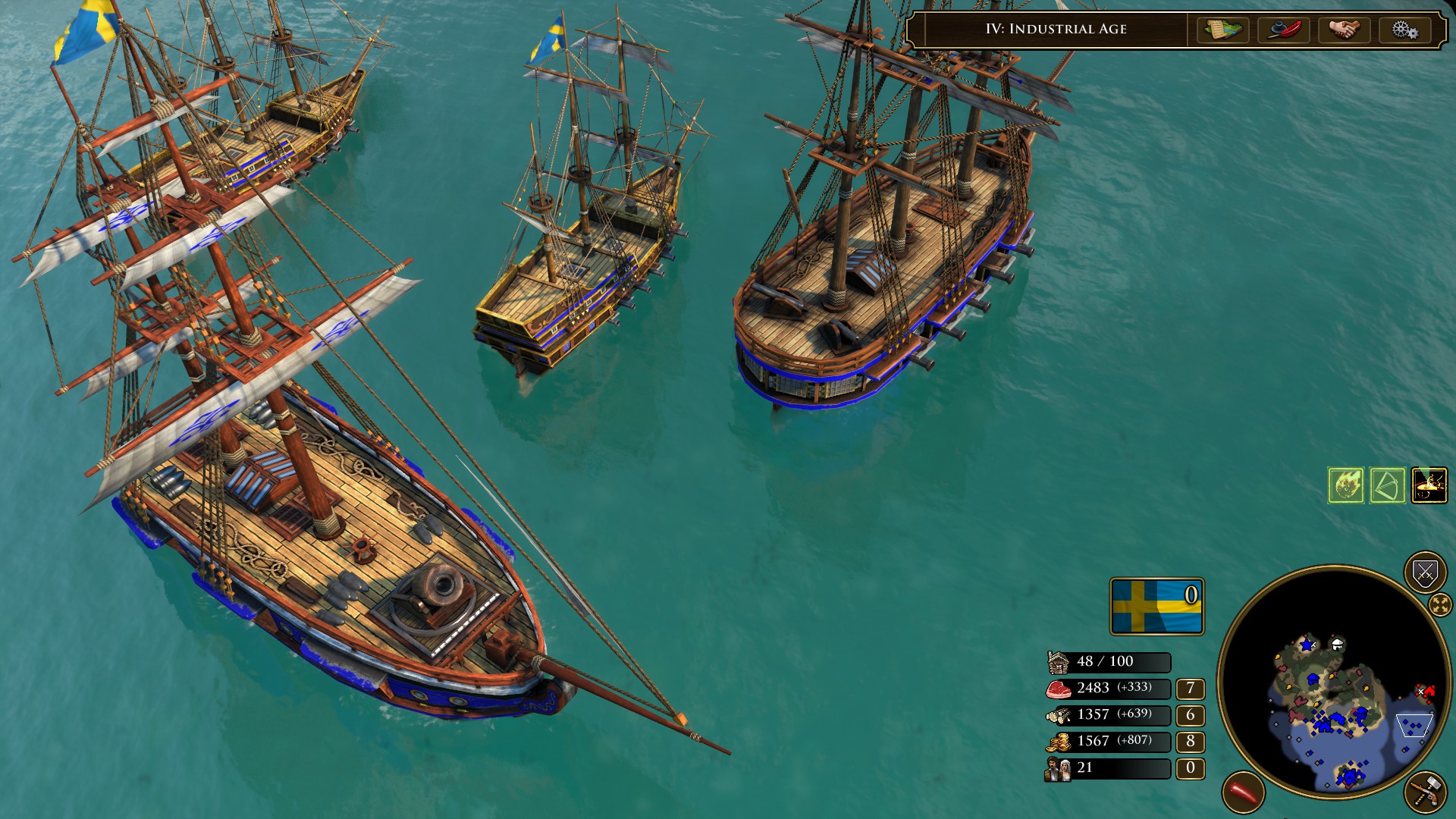Open the Swedish flag home city button

pos(1156,606)
